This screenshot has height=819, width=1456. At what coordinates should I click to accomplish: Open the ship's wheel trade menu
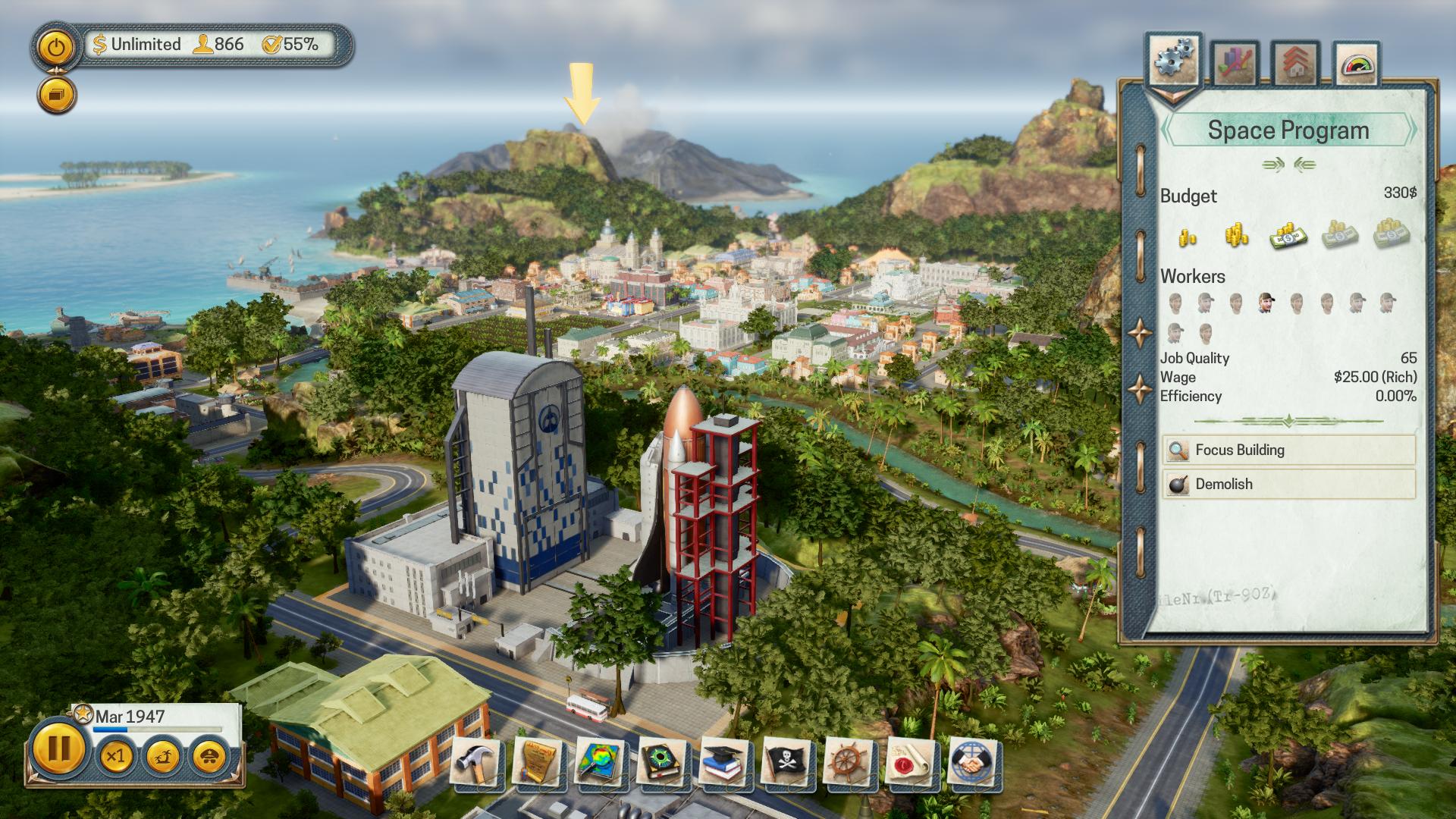849,762
